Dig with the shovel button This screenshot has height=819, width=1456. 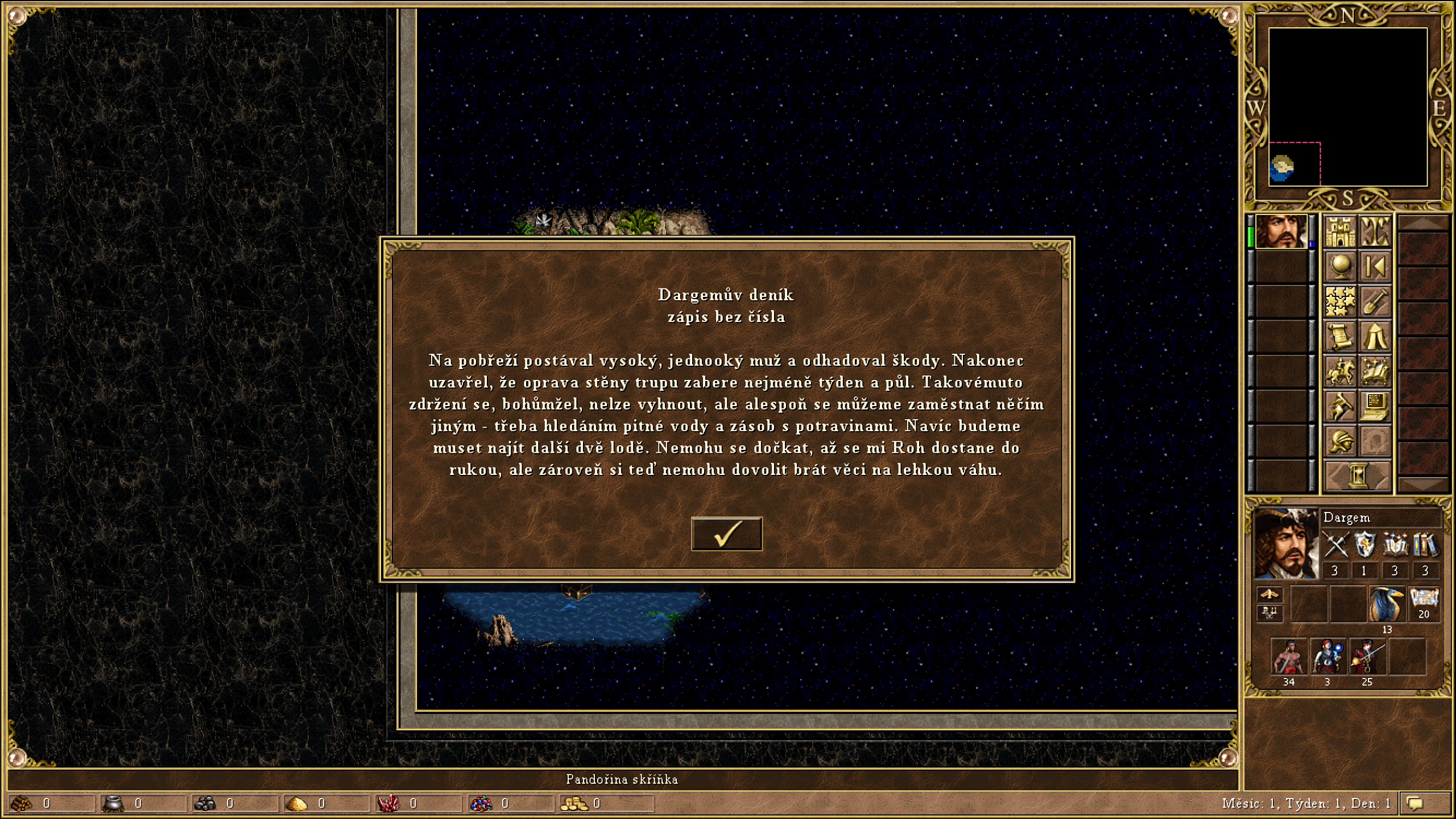[x=1375, y=301]
